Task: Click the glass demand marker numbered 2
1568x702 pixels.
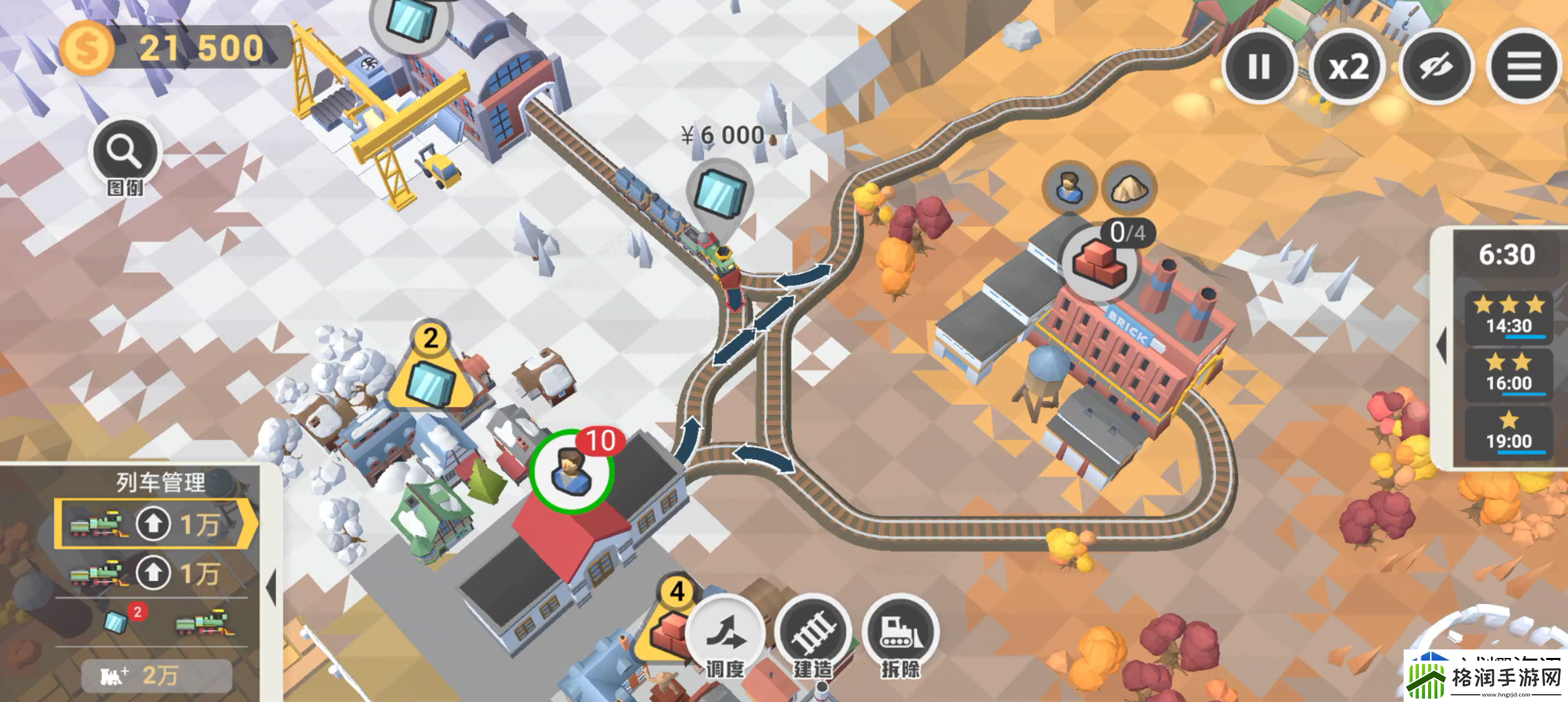Action: [x=431, y=375]
